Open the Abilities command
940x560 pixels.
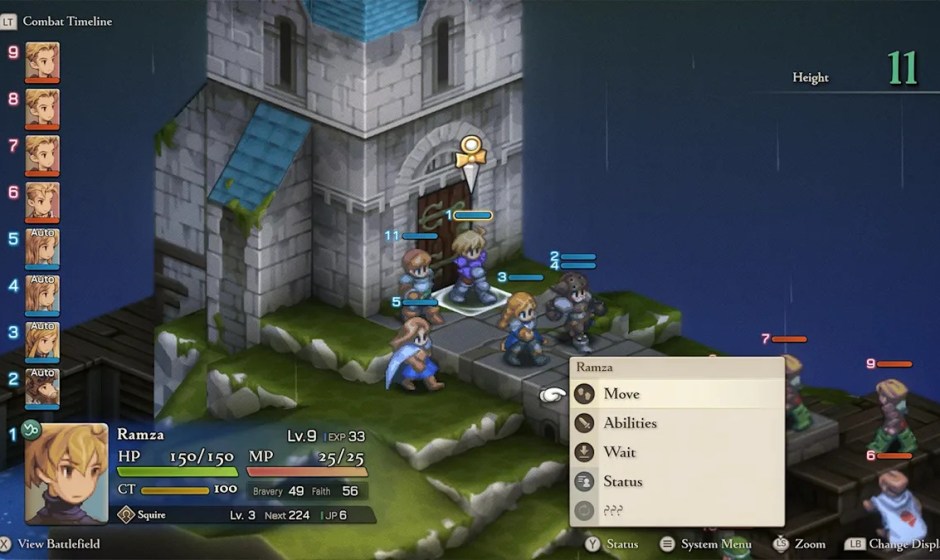point(630,423)
